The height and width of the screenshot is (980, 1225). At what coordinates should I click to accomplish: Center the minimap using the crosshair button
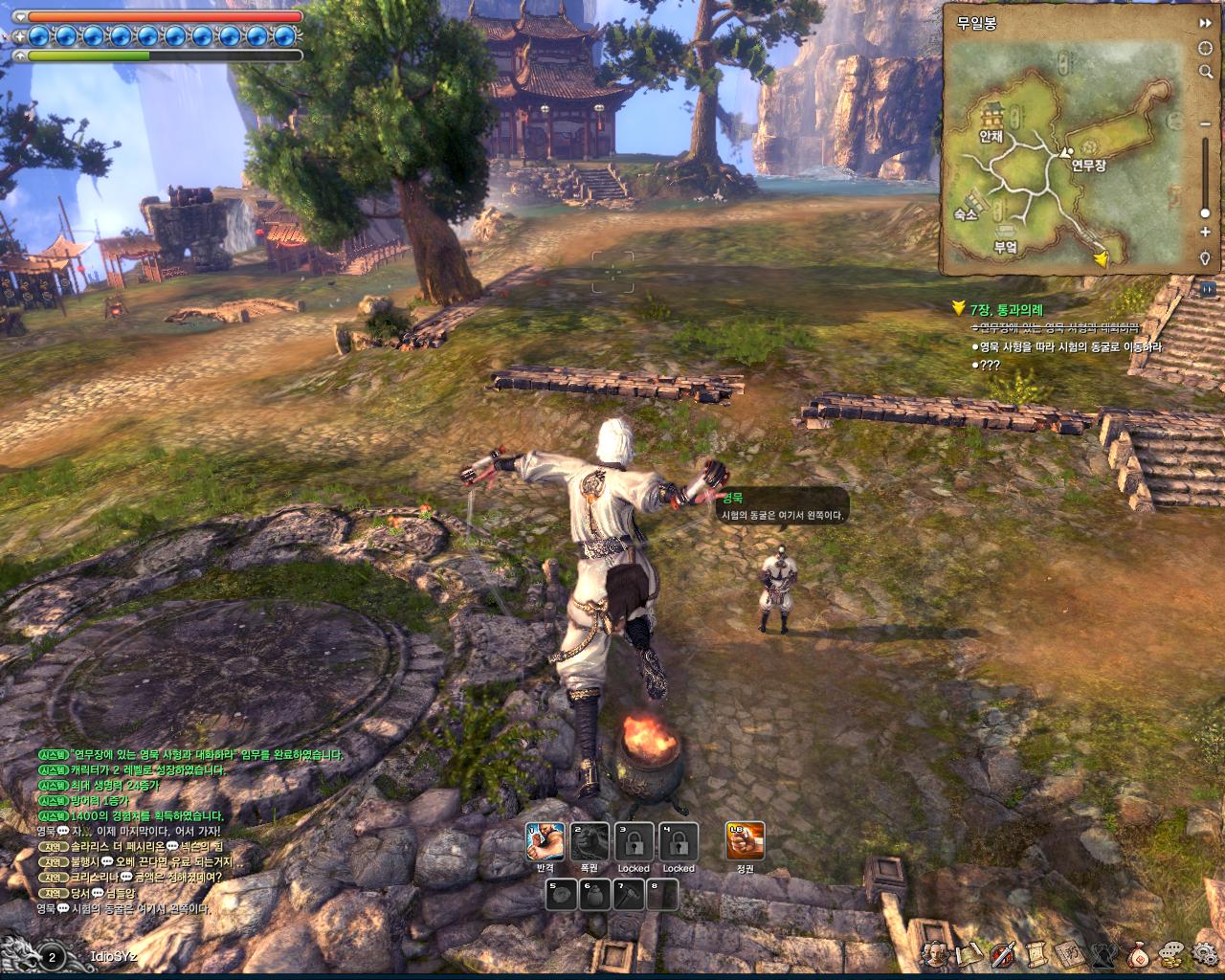click(x=1205, y=48)
